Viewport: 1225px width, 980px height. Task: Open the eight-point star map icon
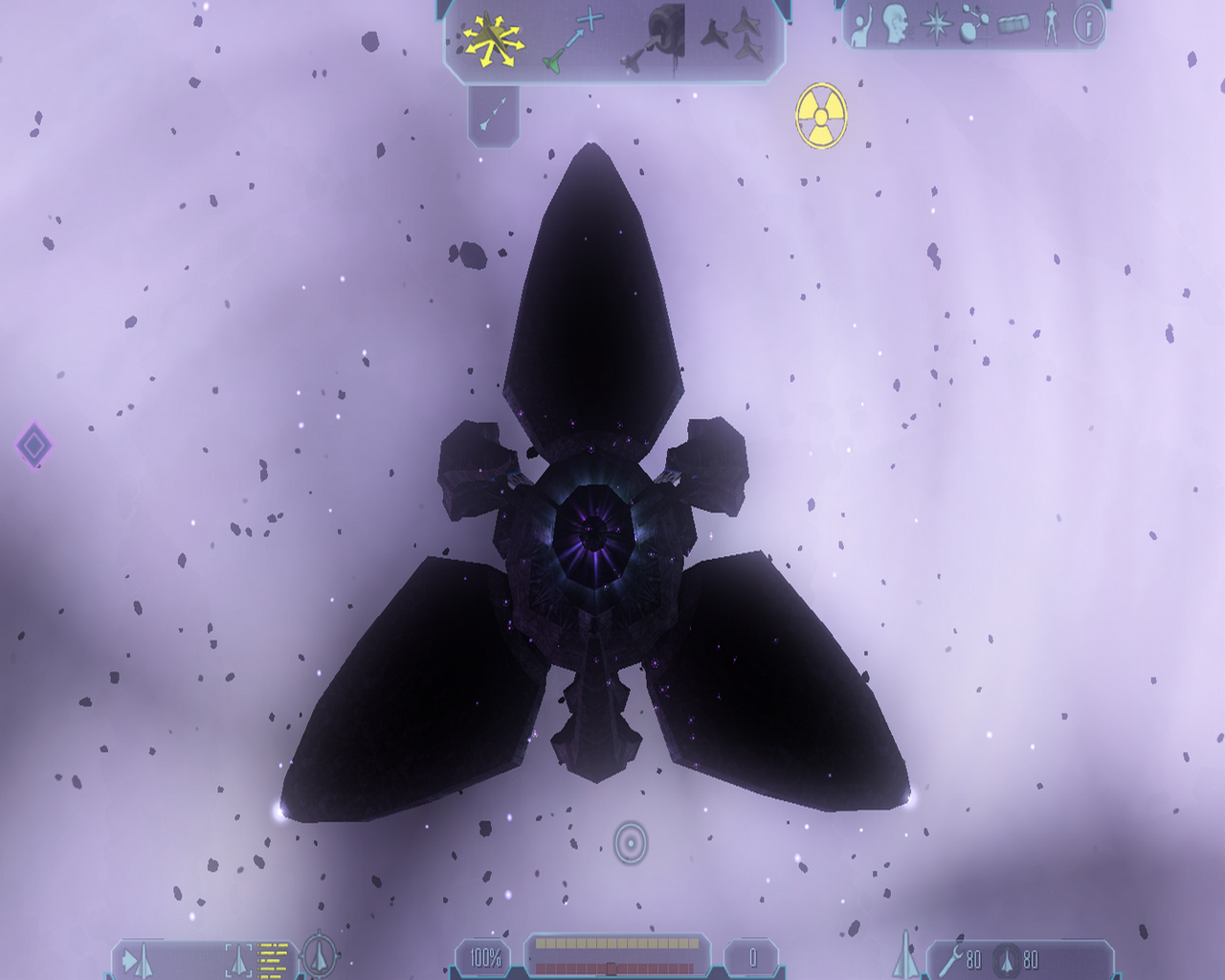[x=935, y=25]
